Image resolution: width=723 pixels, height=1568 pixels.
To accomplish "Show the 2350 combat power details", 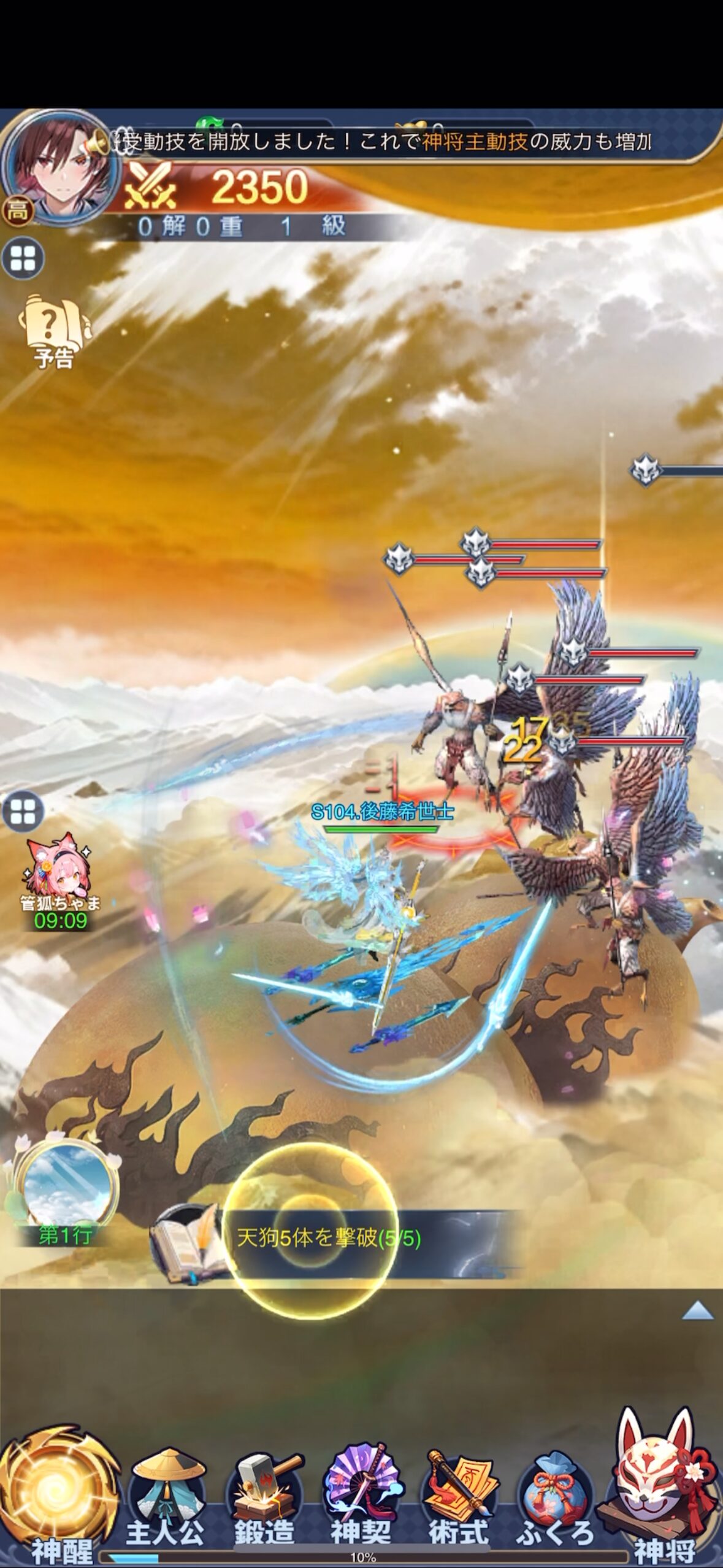I will 245,188.
